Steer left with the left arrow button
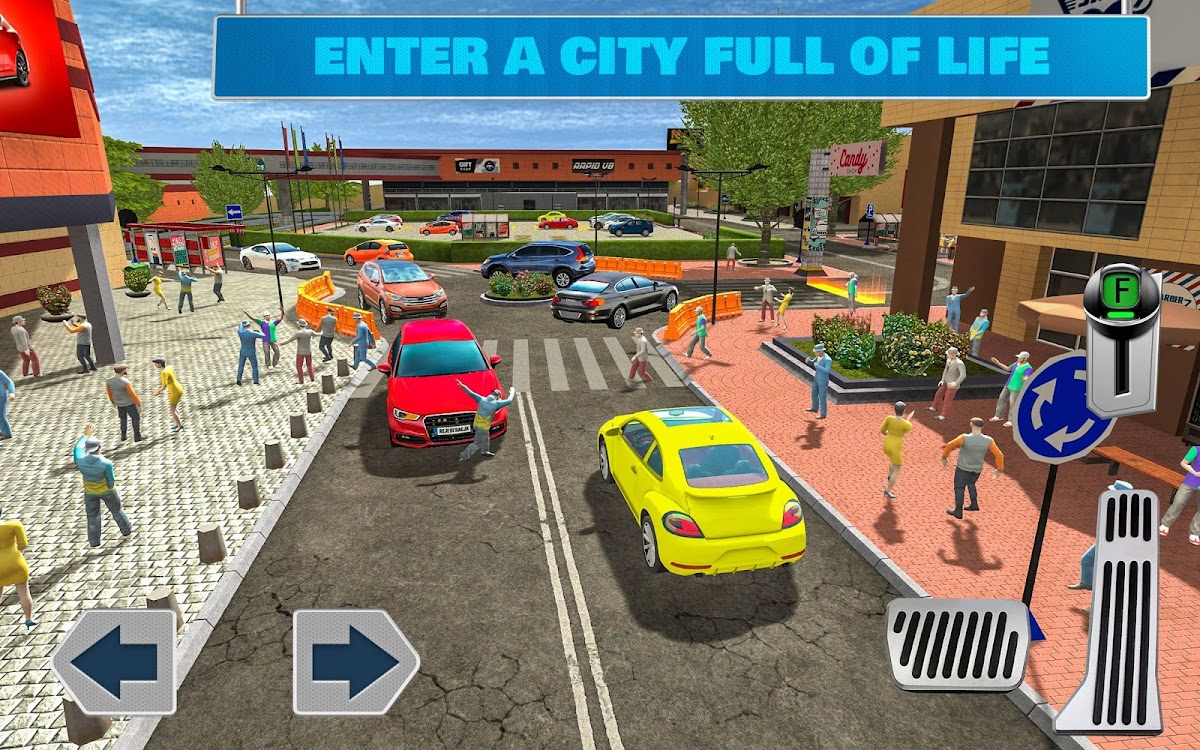 pos(114,661)
